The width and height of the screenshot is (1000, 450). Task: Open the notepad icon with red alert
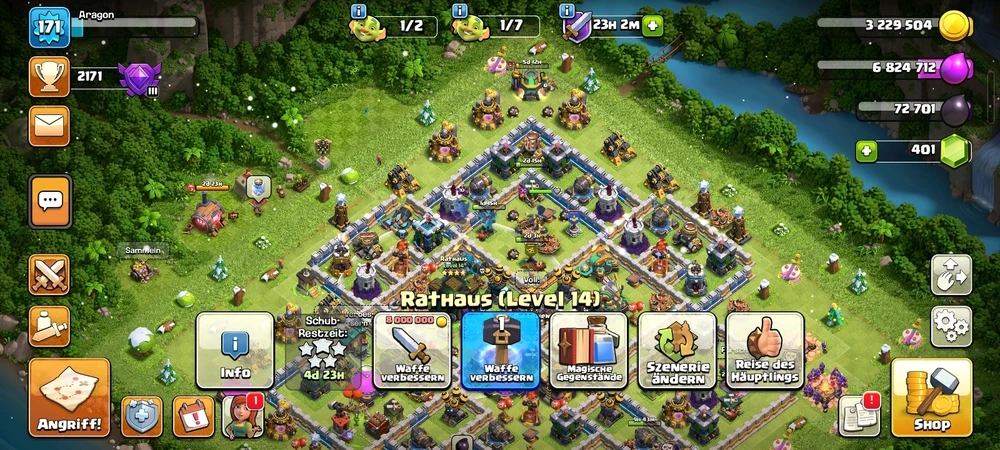click(859, 416)
